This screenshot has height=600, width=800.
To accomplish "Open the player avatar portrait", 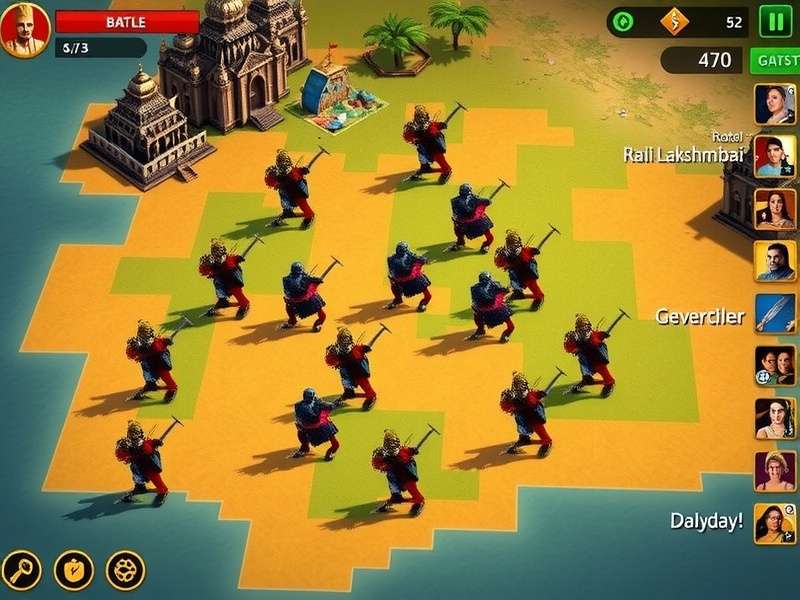I will [x=25, y=30].
